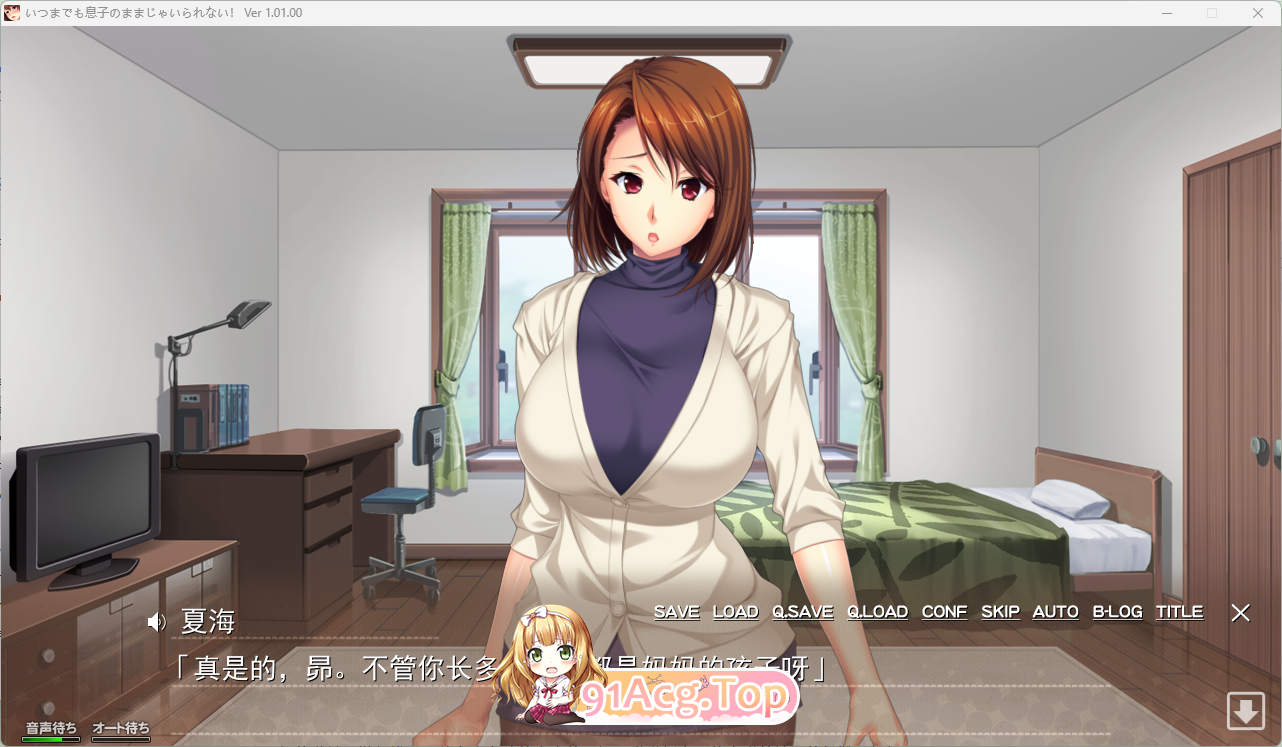Replay the voice line via speaker icon

pyautogui.click(x=156, y=621)
